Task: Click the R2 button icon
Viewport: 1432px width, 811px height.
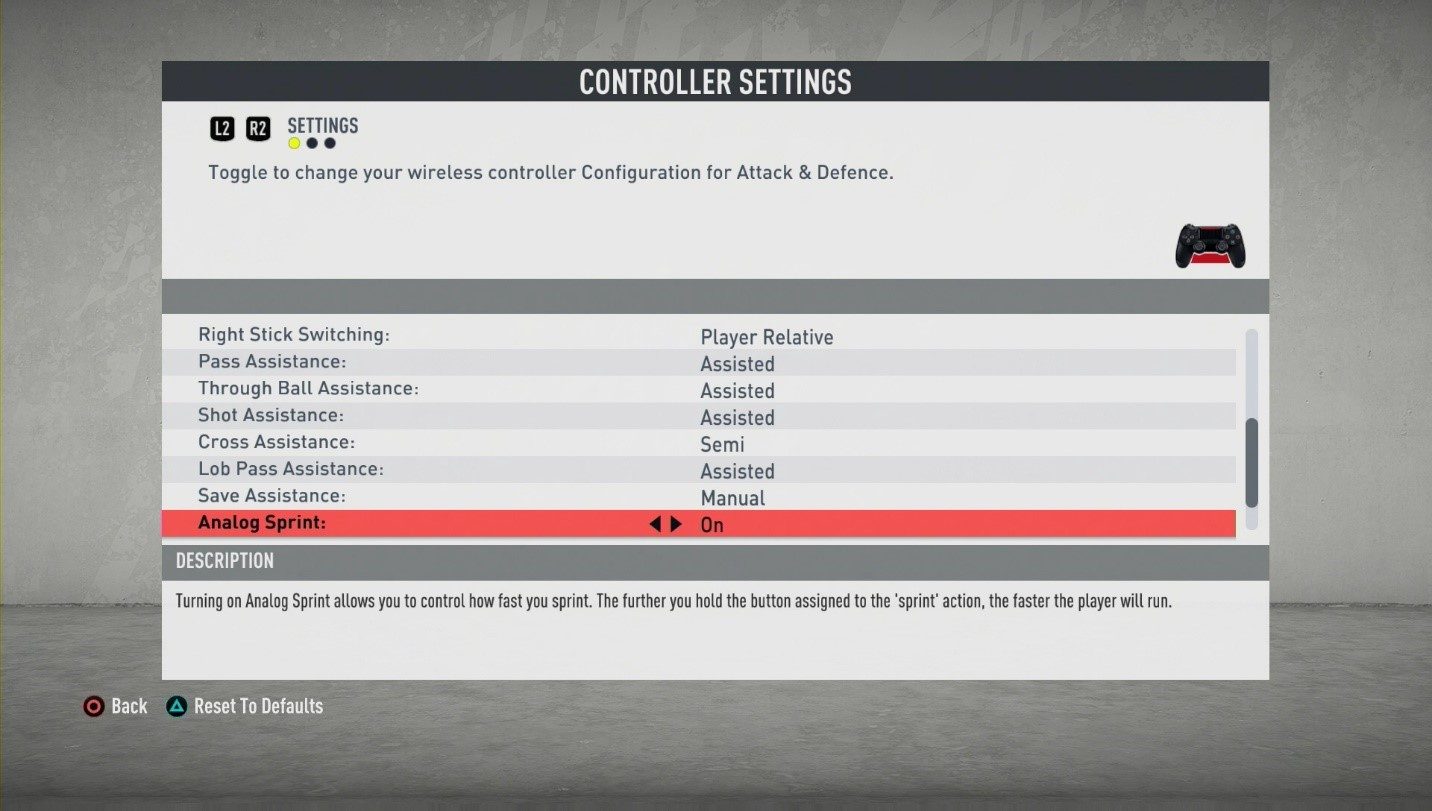Action: [258, 128]
